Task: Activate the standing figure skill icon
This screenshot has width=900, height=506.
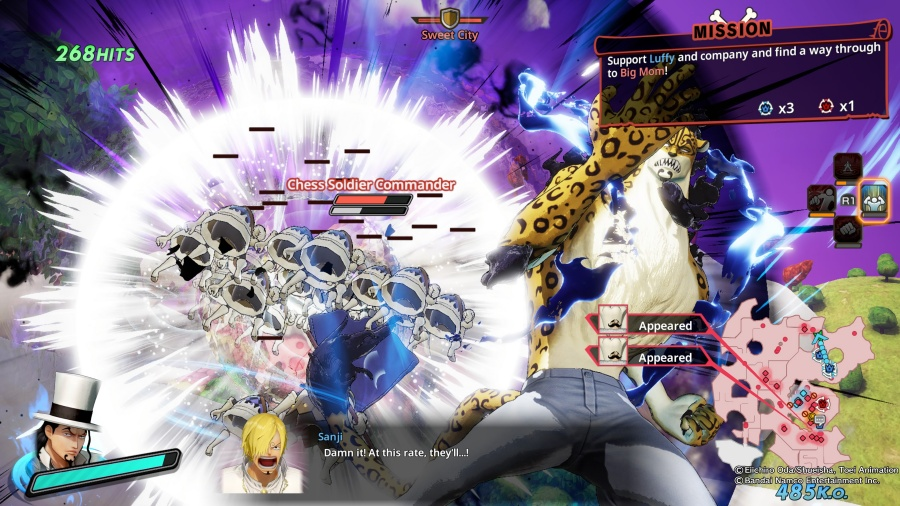Action: point(848,166)
